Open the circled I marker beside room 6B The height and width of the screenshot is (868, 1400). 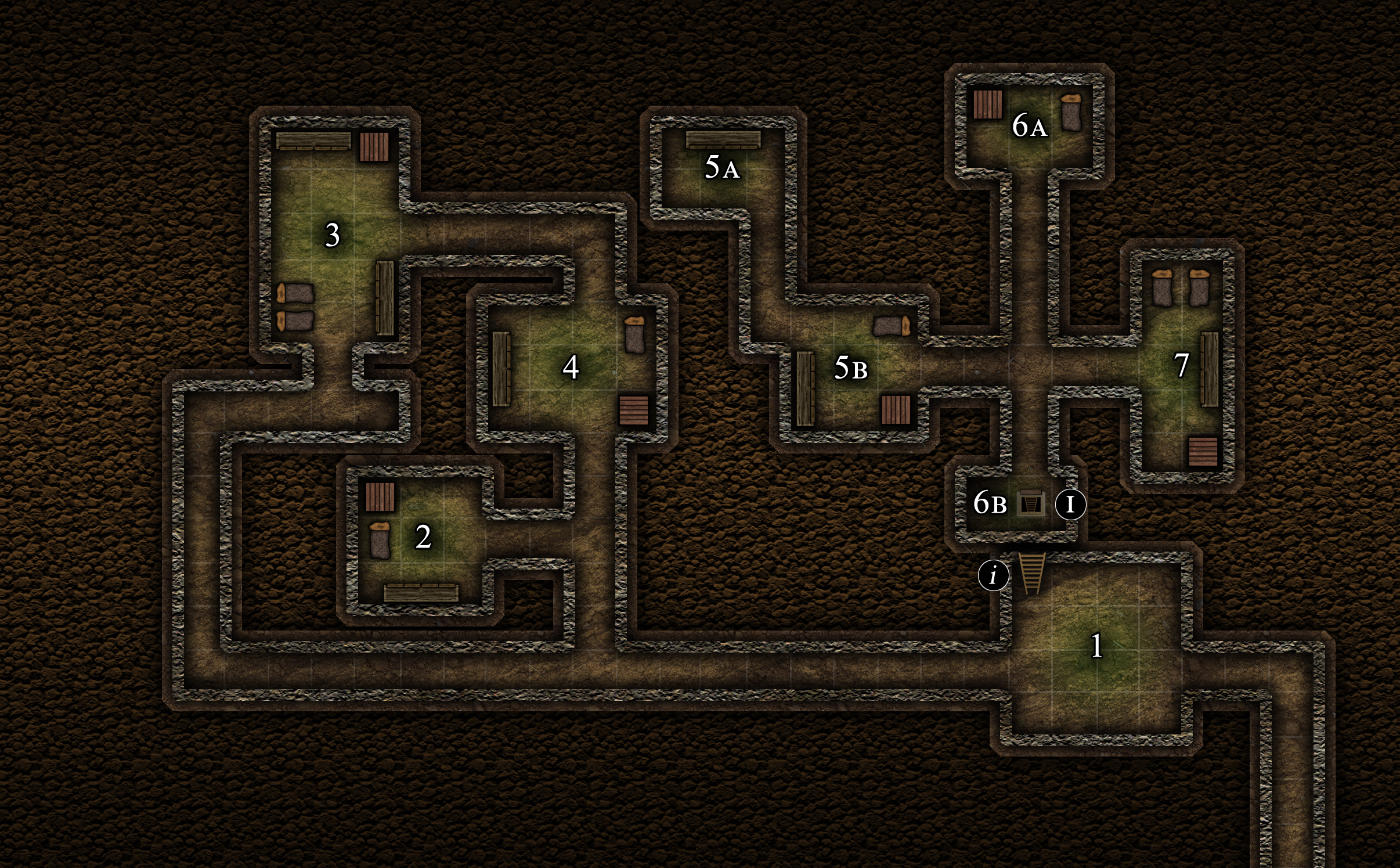[x=1070, y=504]
